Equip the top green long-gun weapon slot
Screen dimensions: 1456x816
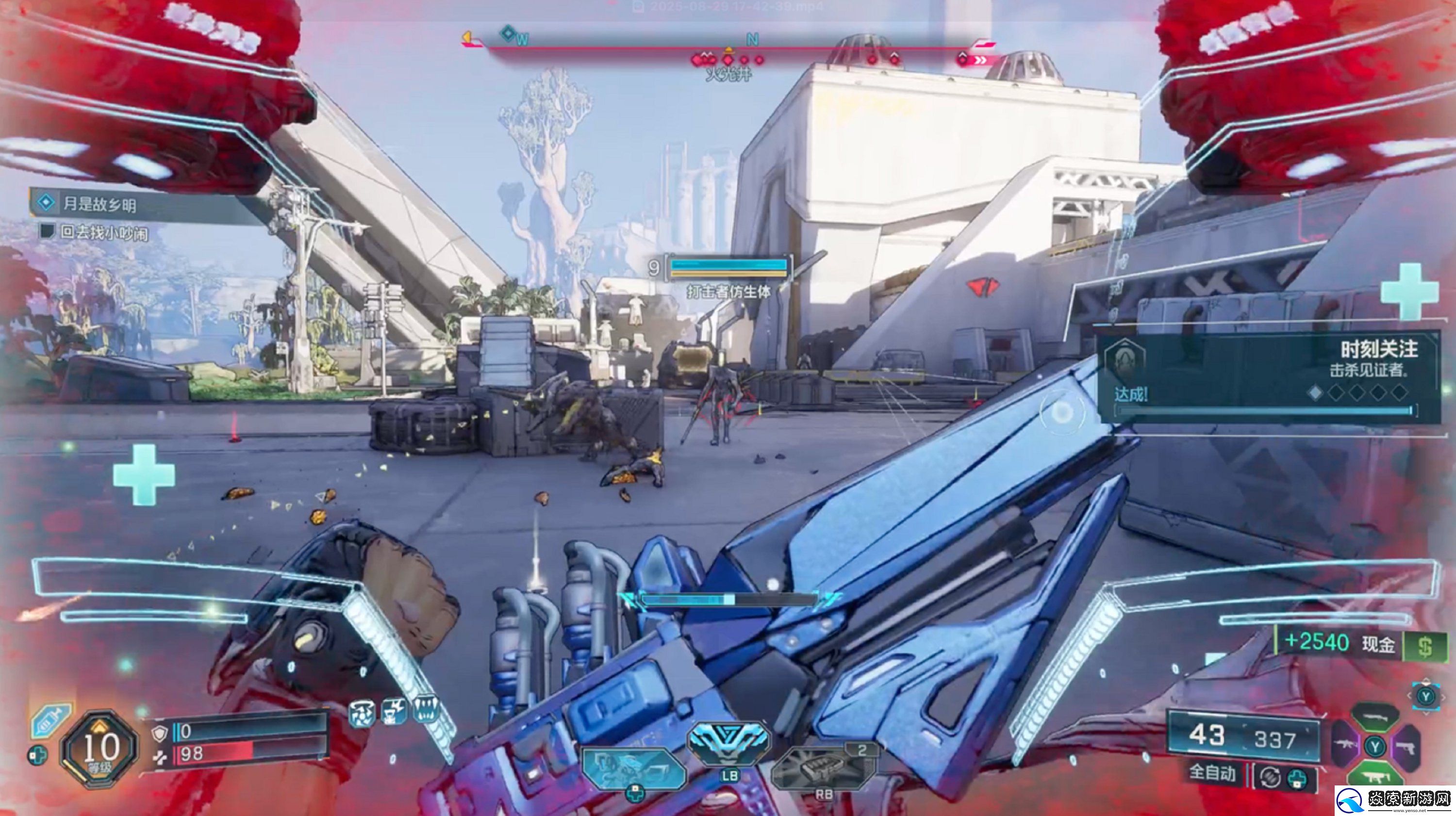[x=1374, y=717]
